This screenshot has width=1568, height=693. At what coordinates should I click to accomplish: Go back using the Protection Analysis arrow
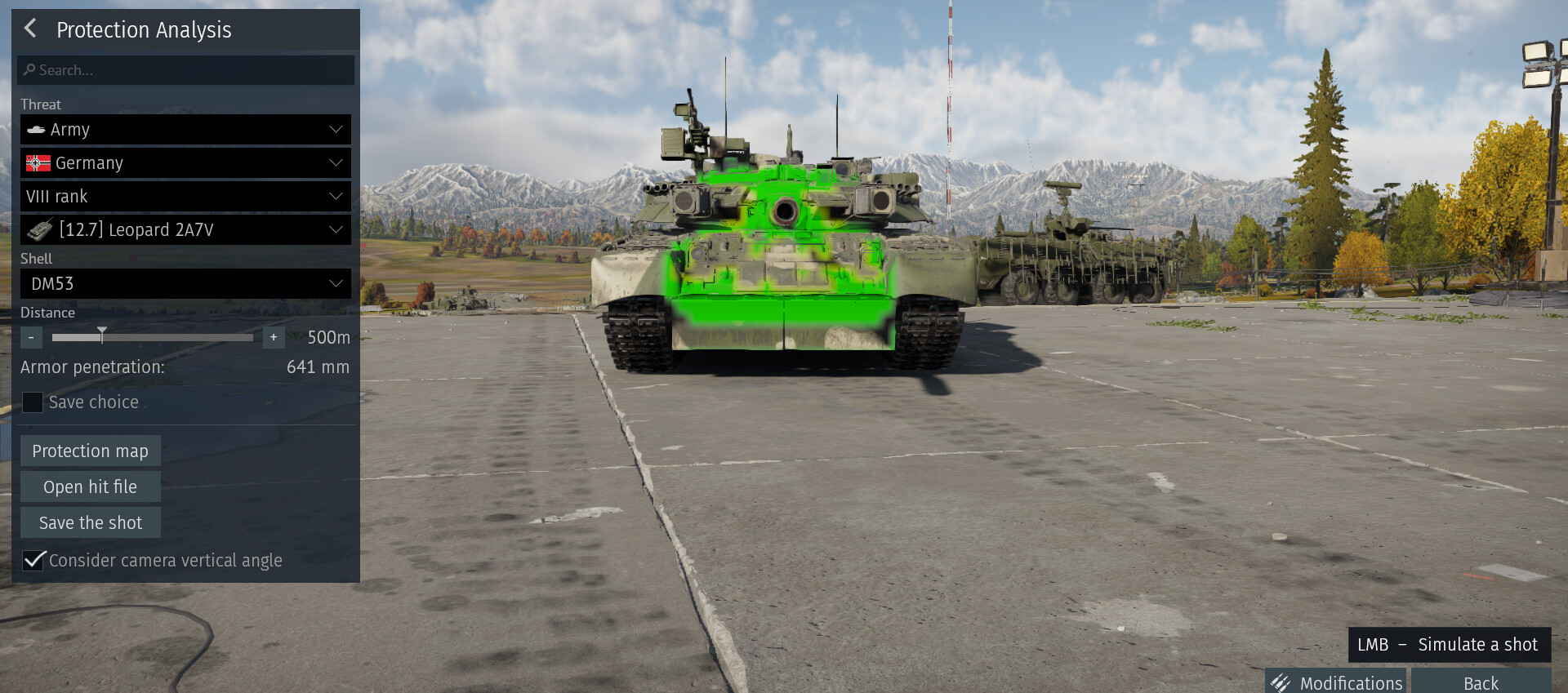(31, 29)
